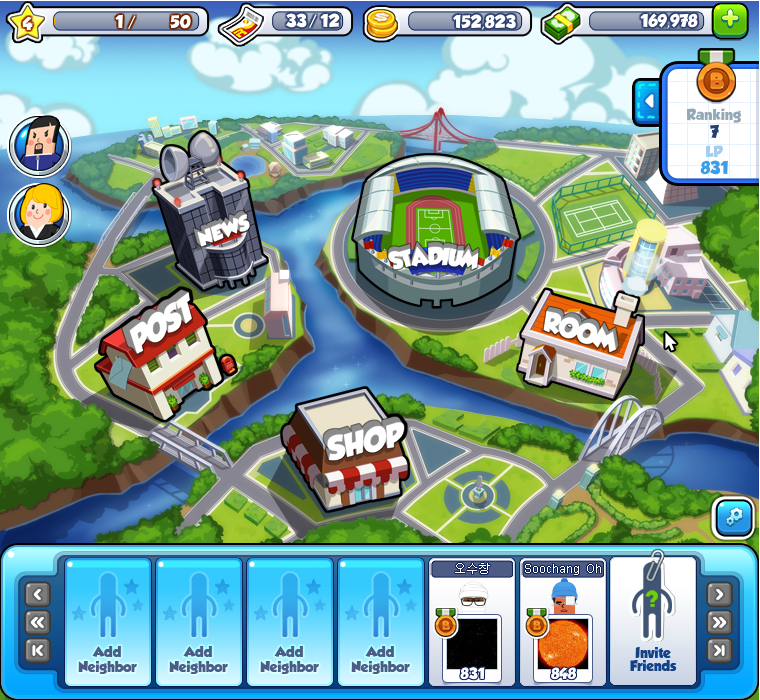Screen dimensions: 760x700
Task: Collapse the ranking panel with blue arrow
Action: 647,101
